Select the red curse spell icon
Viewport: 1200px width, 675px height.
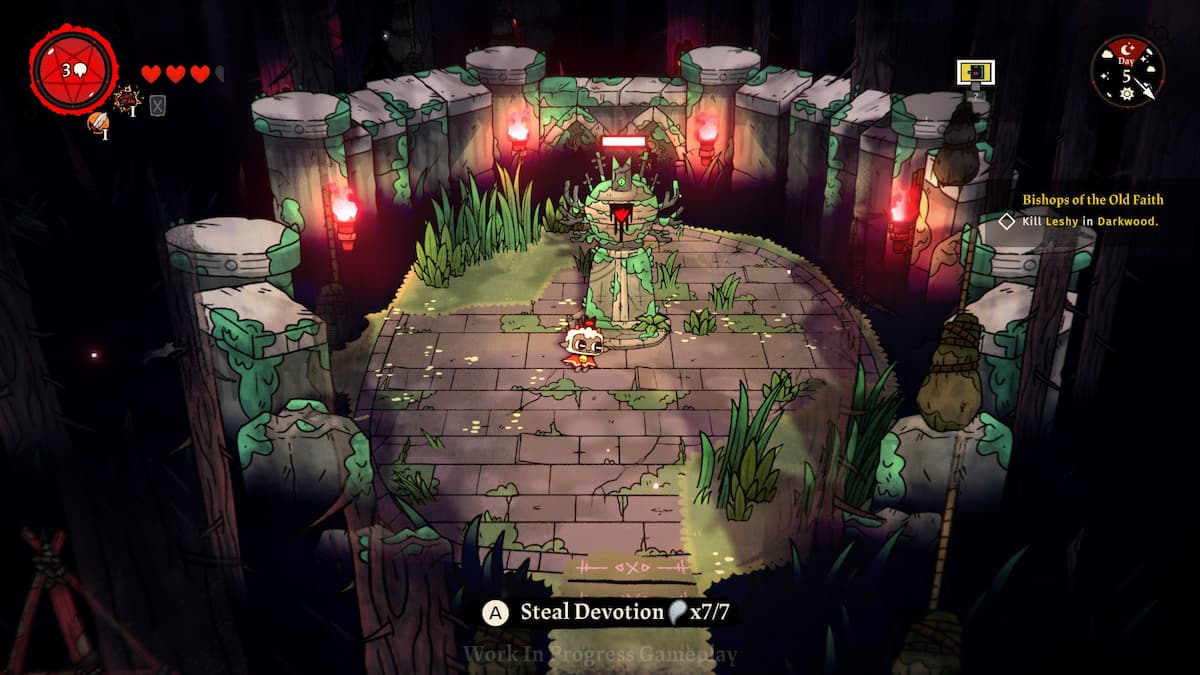pos(128,99)
